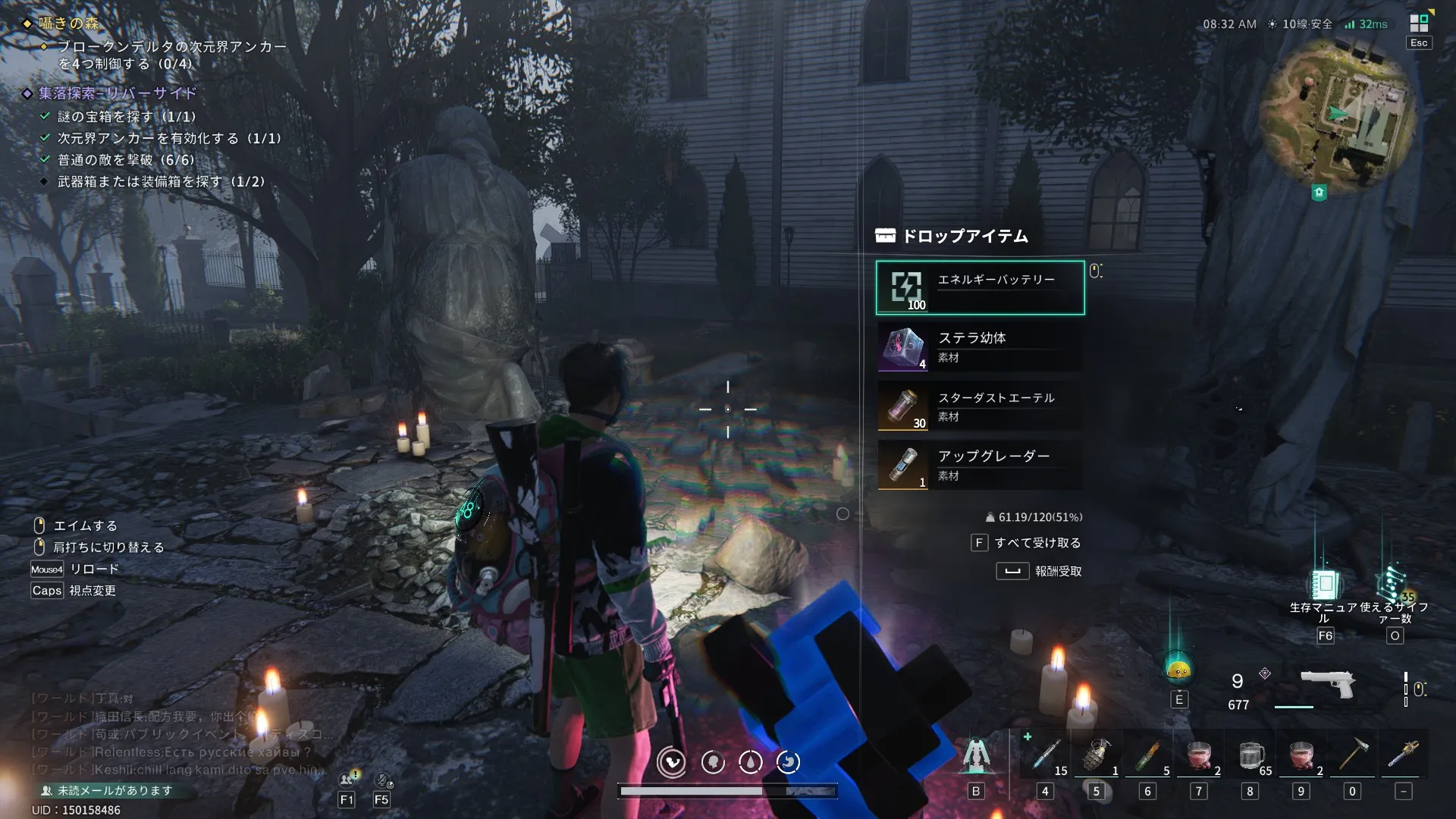Image resolution: width=1456 pixels, height=819 pixels.
Task: Activate the yellow blob deviation icon
Action: [x=1178, y=669]
